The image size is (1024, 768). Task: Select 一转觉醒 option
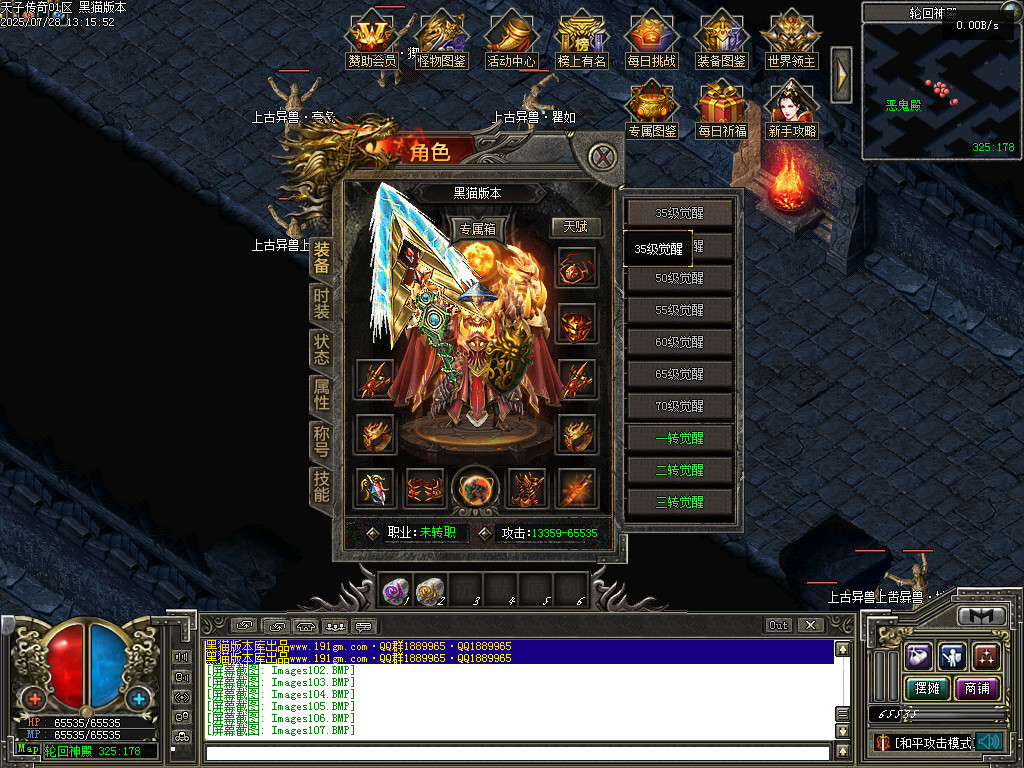point(680,438)
